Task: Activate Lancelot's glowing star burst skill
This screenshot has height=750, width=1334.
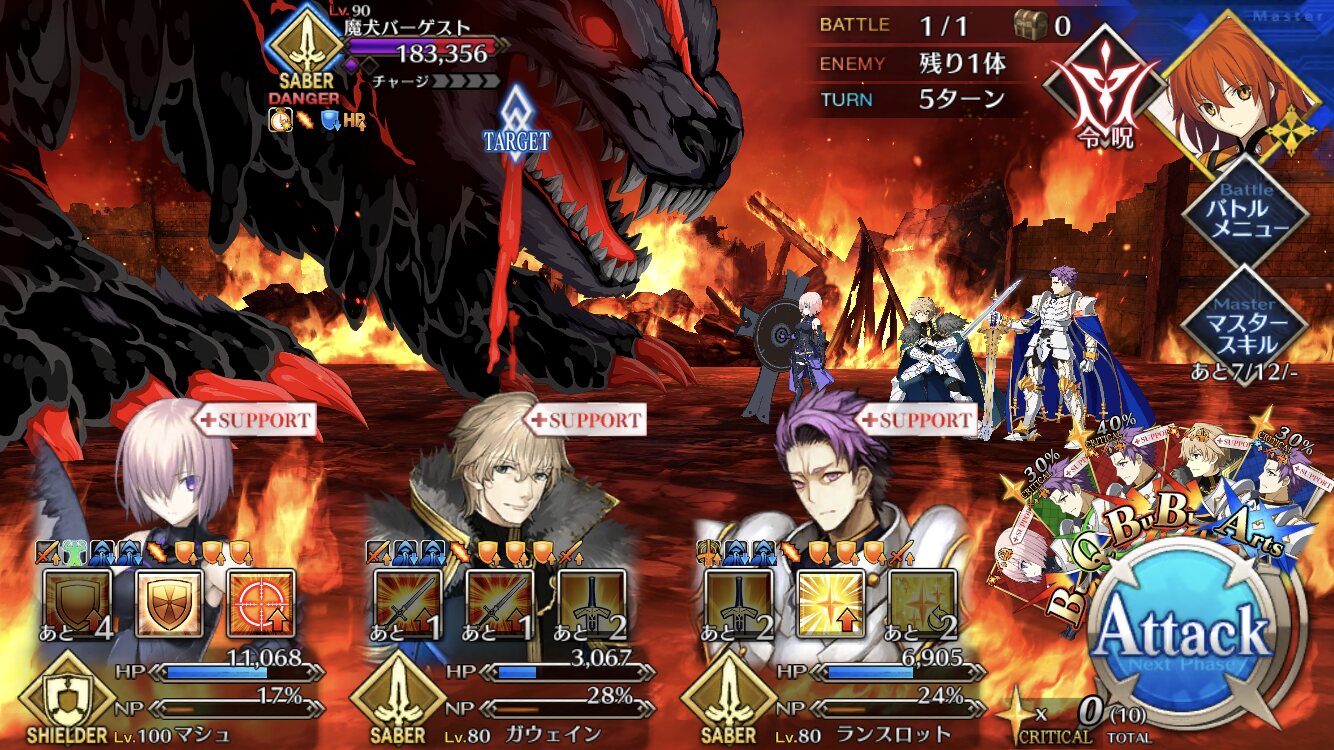Action: pos(831,604)
